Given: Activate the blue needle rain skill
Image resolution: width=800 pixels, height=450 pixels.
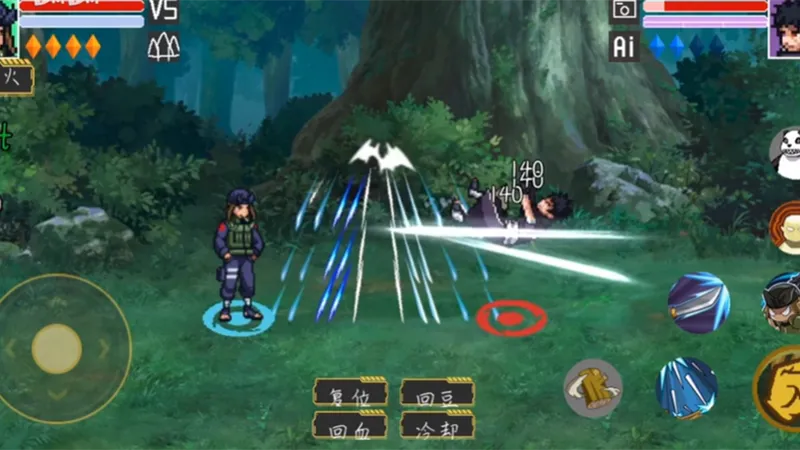Looking at the screenshot, I should tap(686, 387).
